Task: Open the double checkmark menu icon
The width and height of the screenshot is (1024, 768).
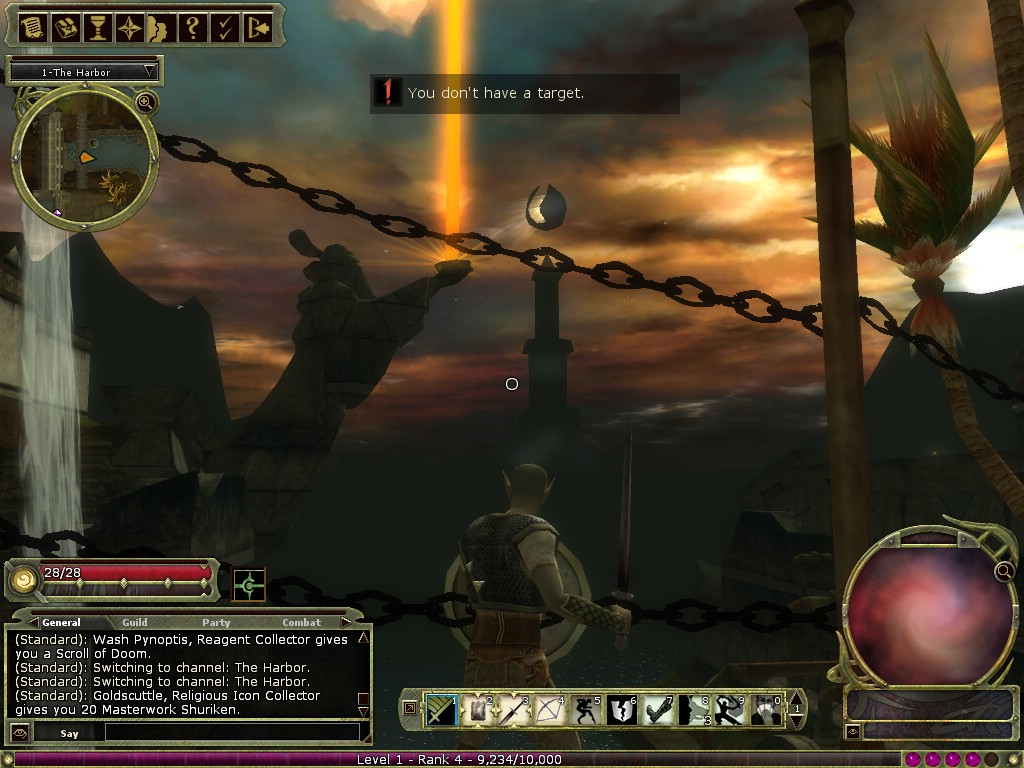Action: (x=225, y=27)
